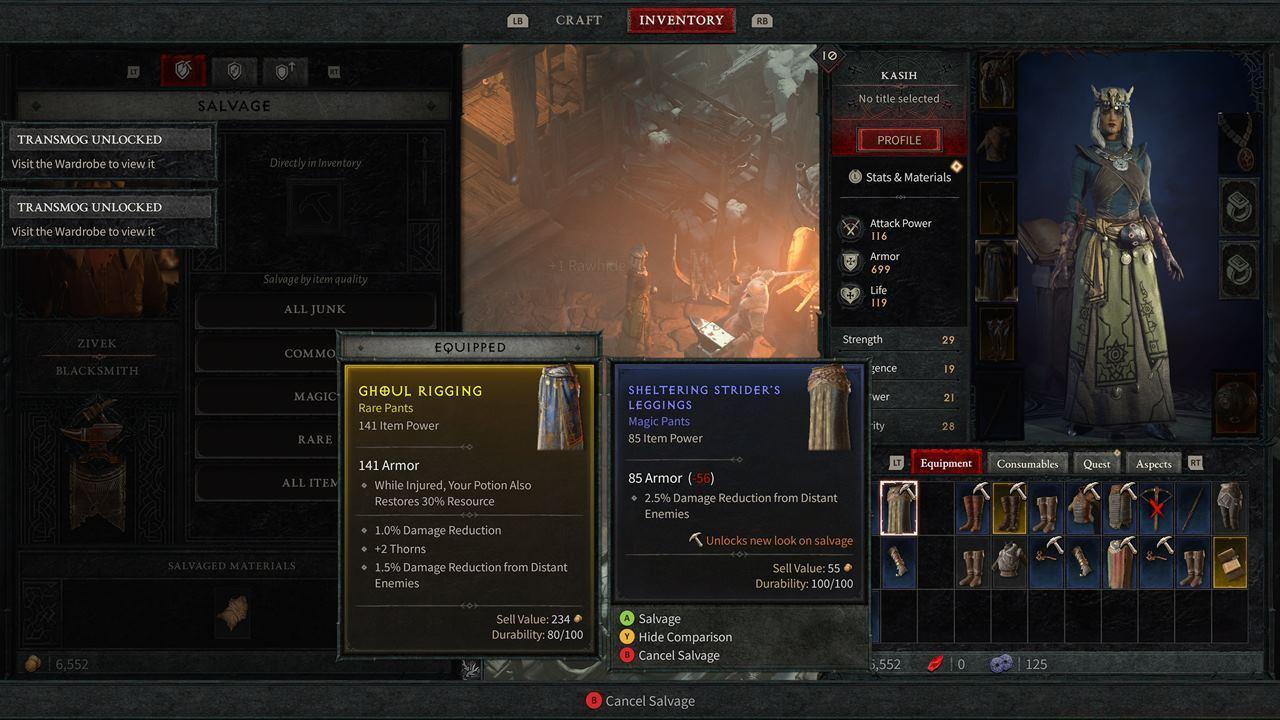Select the crossbow marked with red X
The height and width of the screenshot is (720, 1280).
tap(1156, 508)
